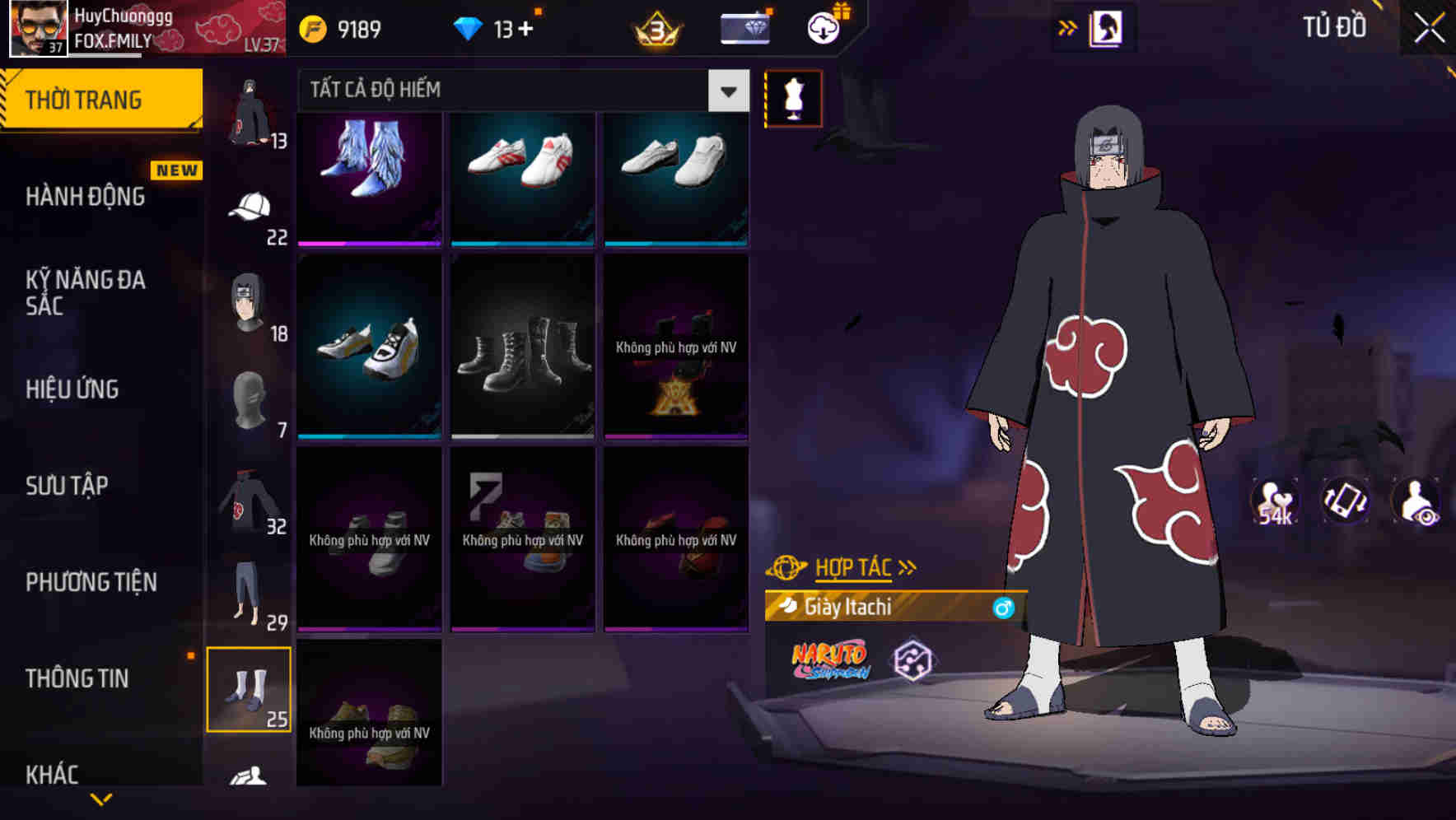Screen dimensions: 1456x820
Task: Open the PHƯƠNG TIỆN menu item
Action: click(x=90, y=582)
